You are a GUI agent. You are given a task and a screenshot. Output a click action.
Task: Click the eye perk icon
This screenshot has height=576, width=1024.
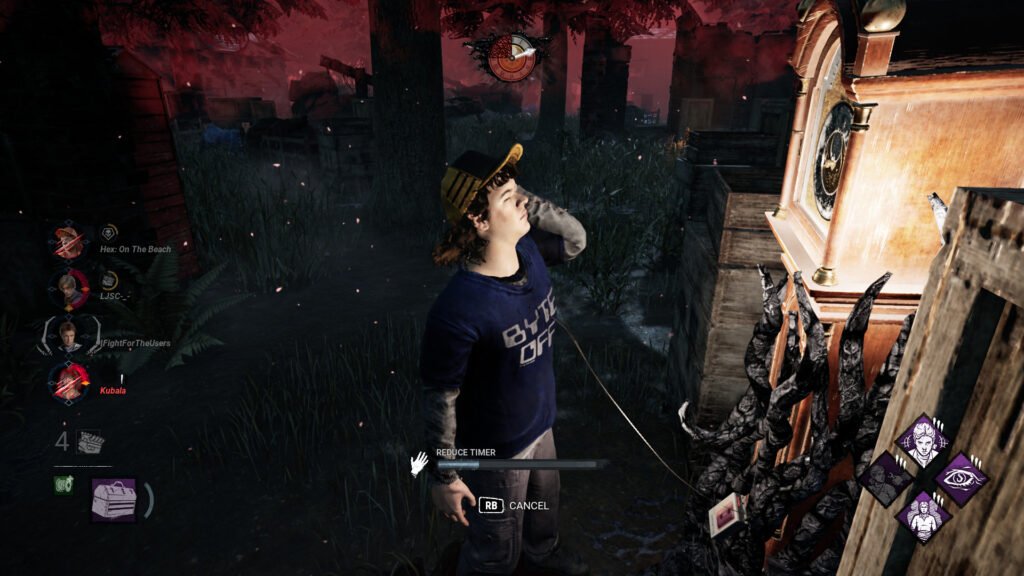959,479
